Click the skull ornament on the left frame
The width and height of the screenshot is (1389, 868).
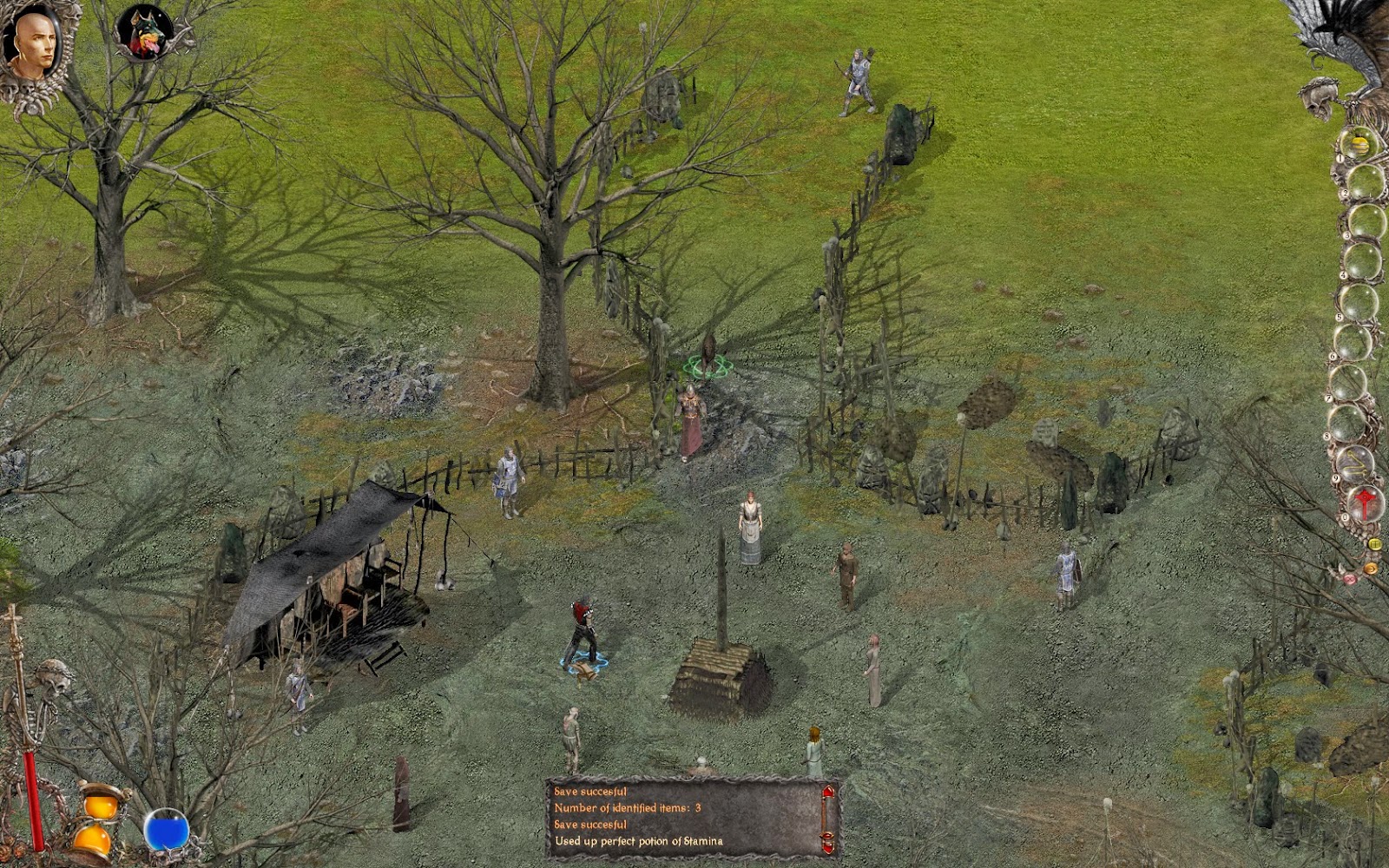pos(52,677)
